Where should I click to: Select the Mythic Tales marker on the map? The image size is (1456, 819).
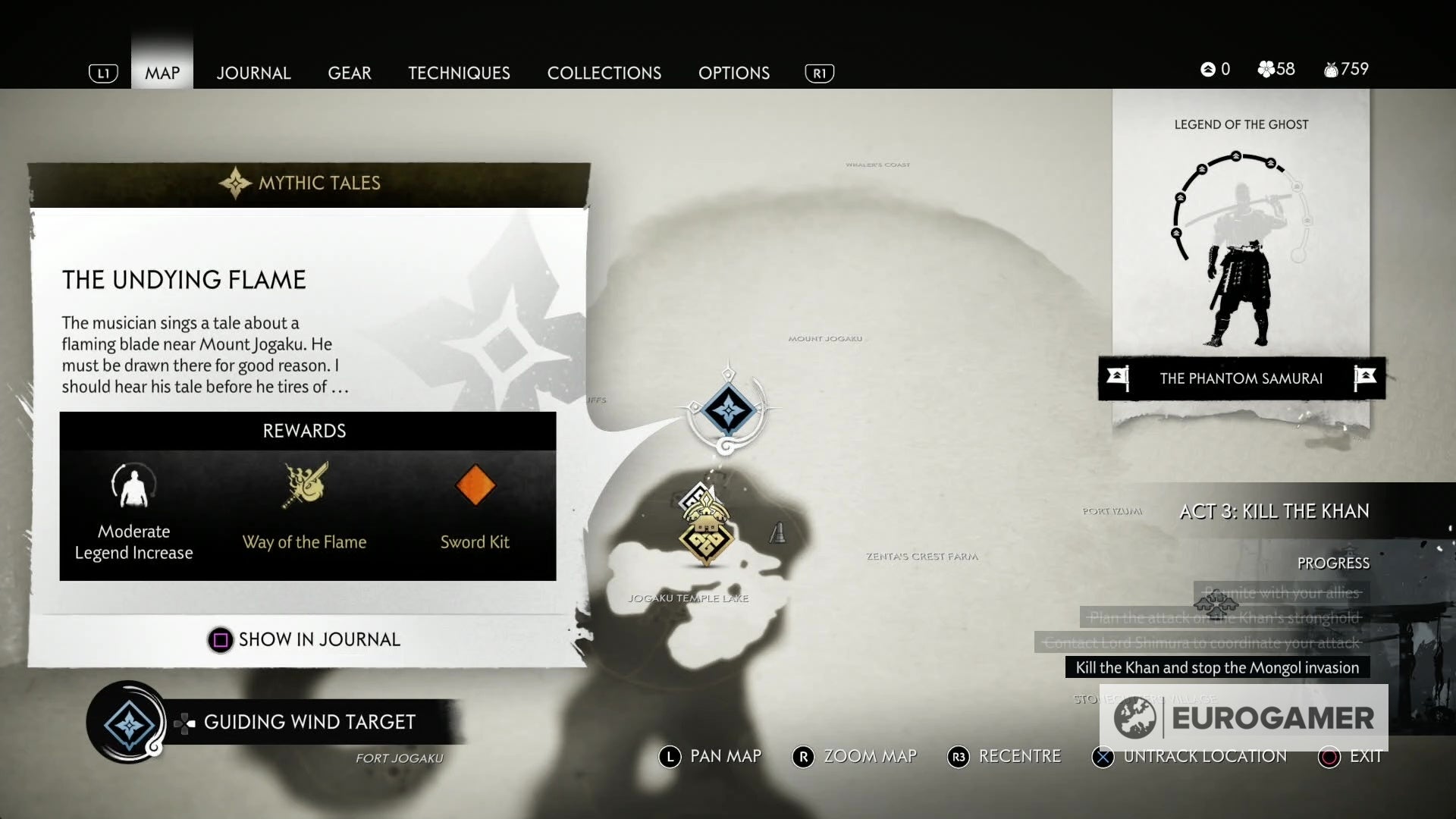point(730,412)
